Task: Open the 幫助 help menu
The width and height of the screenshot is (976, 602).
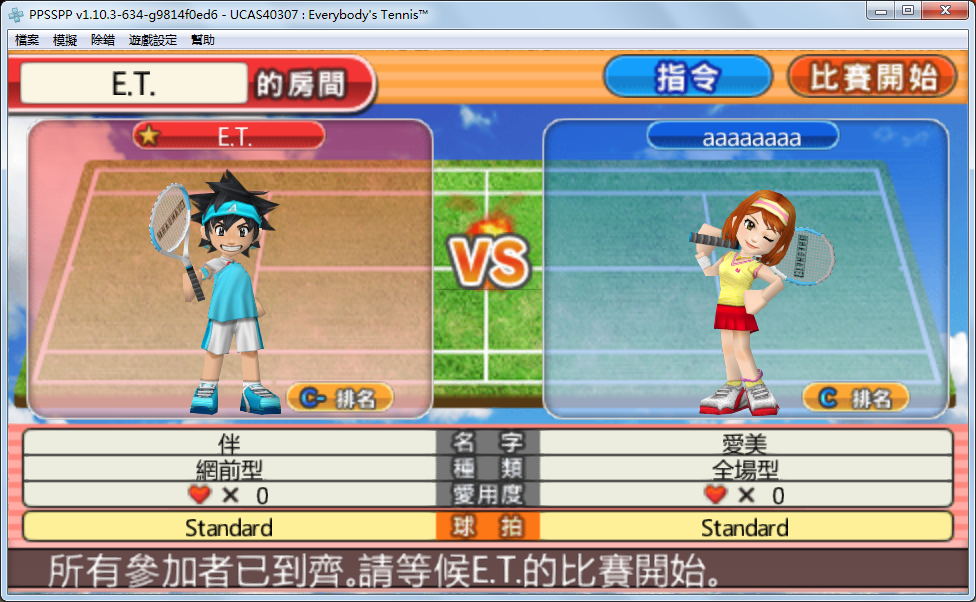Action: coord(203,40)
